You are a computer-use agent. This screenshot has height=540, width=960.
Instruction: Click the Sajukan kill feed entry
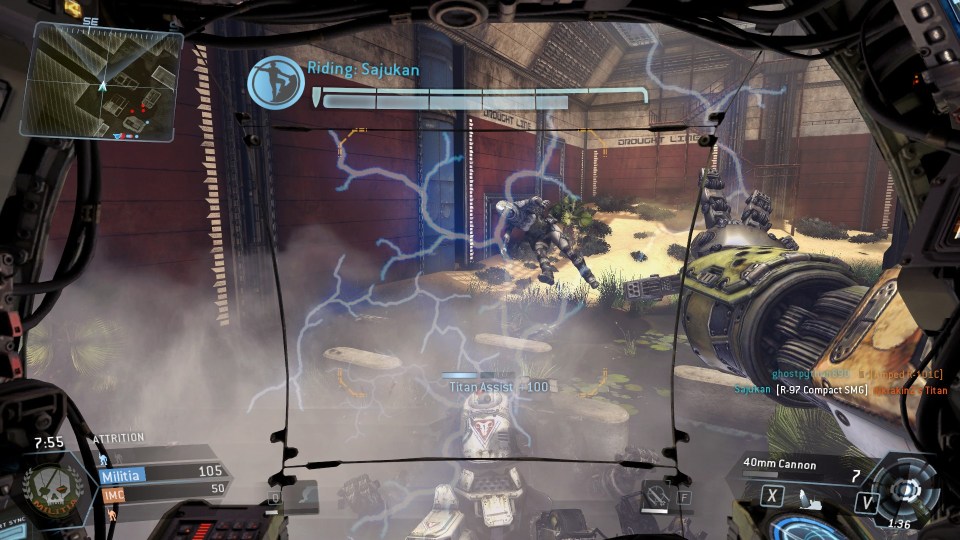point(840,390)
